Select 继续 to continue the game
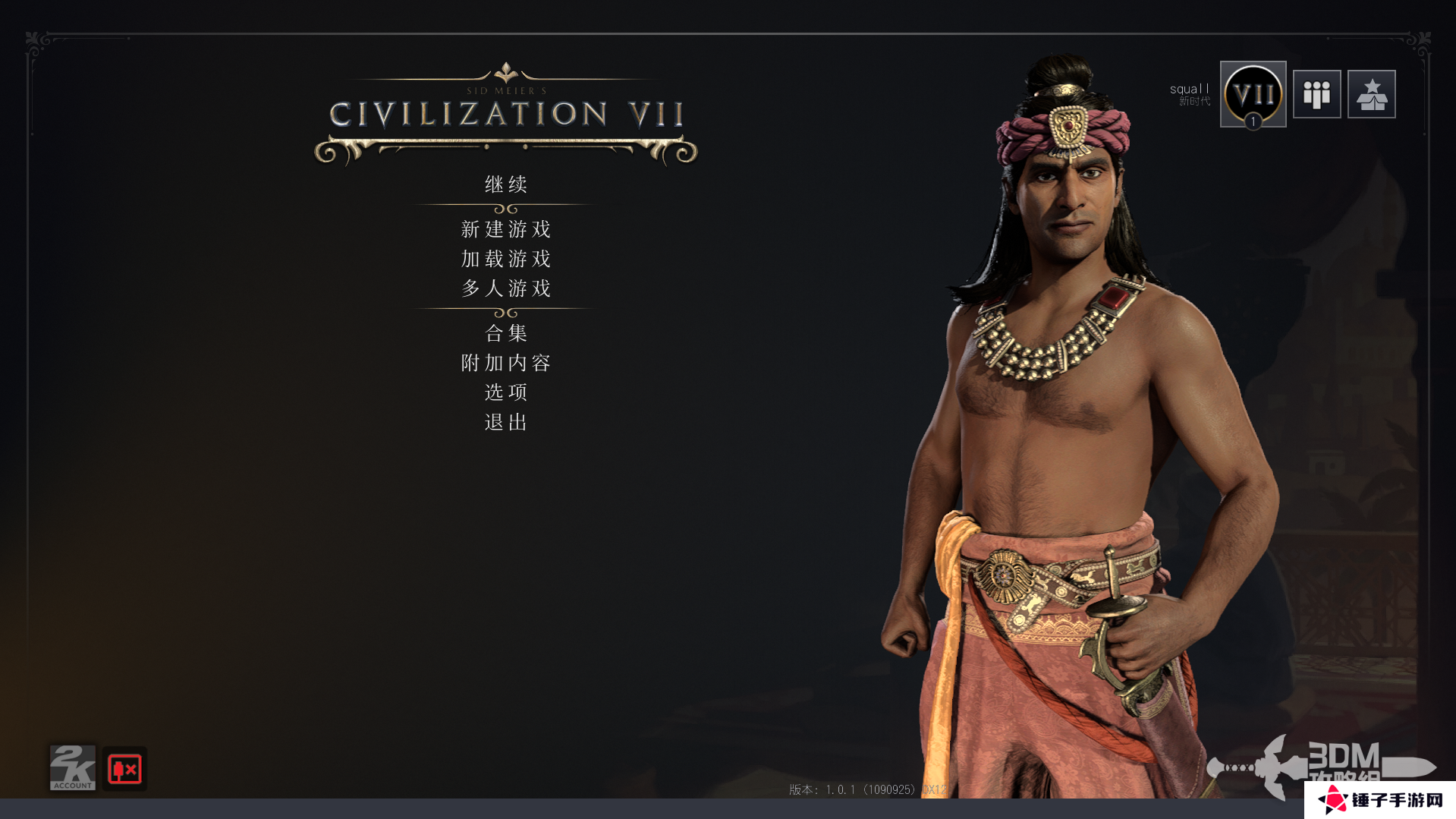 coord(506,184)
